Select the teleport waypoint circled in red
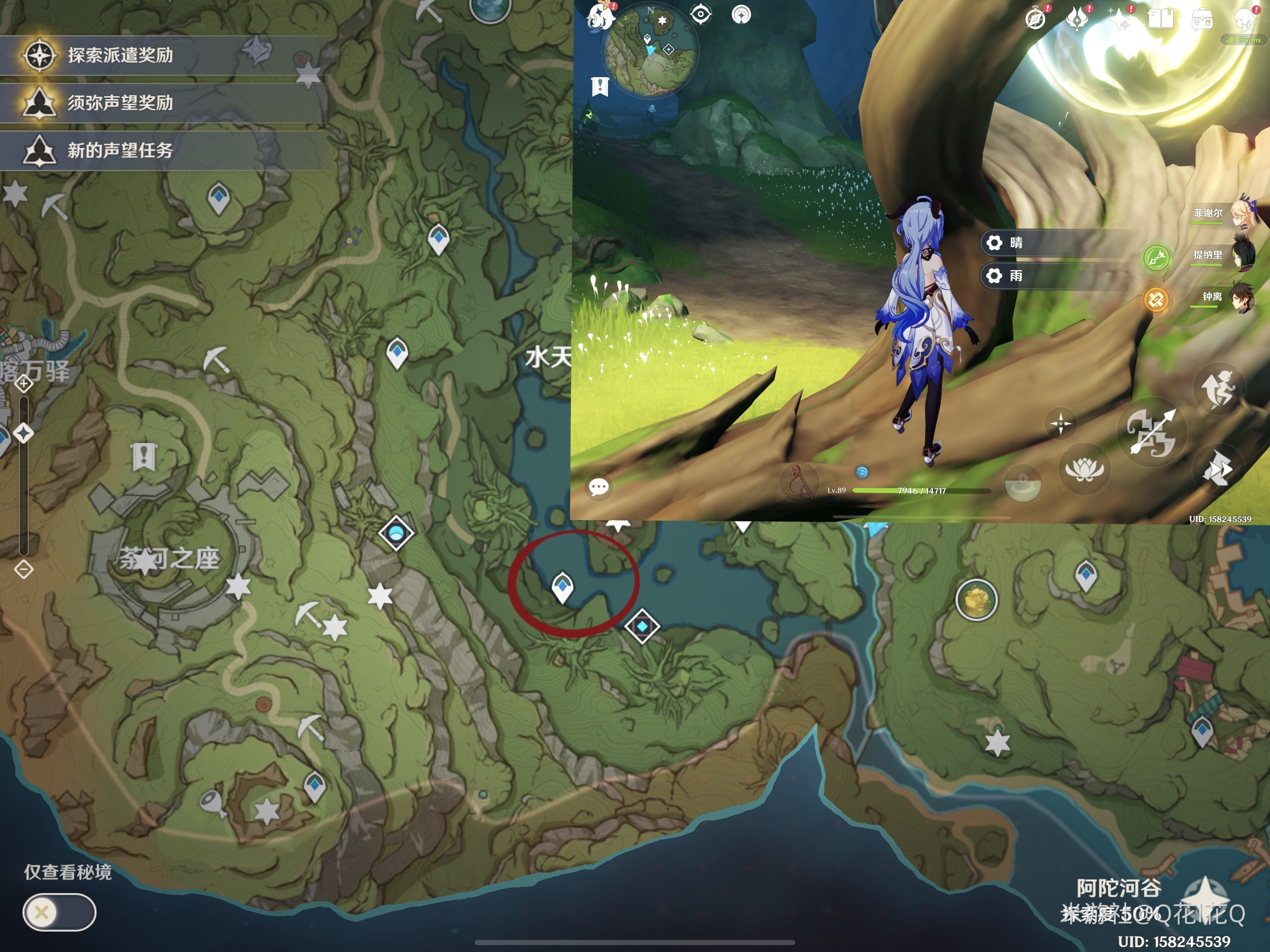Screen dimensions: 1270x952 [x=562, y=587]
